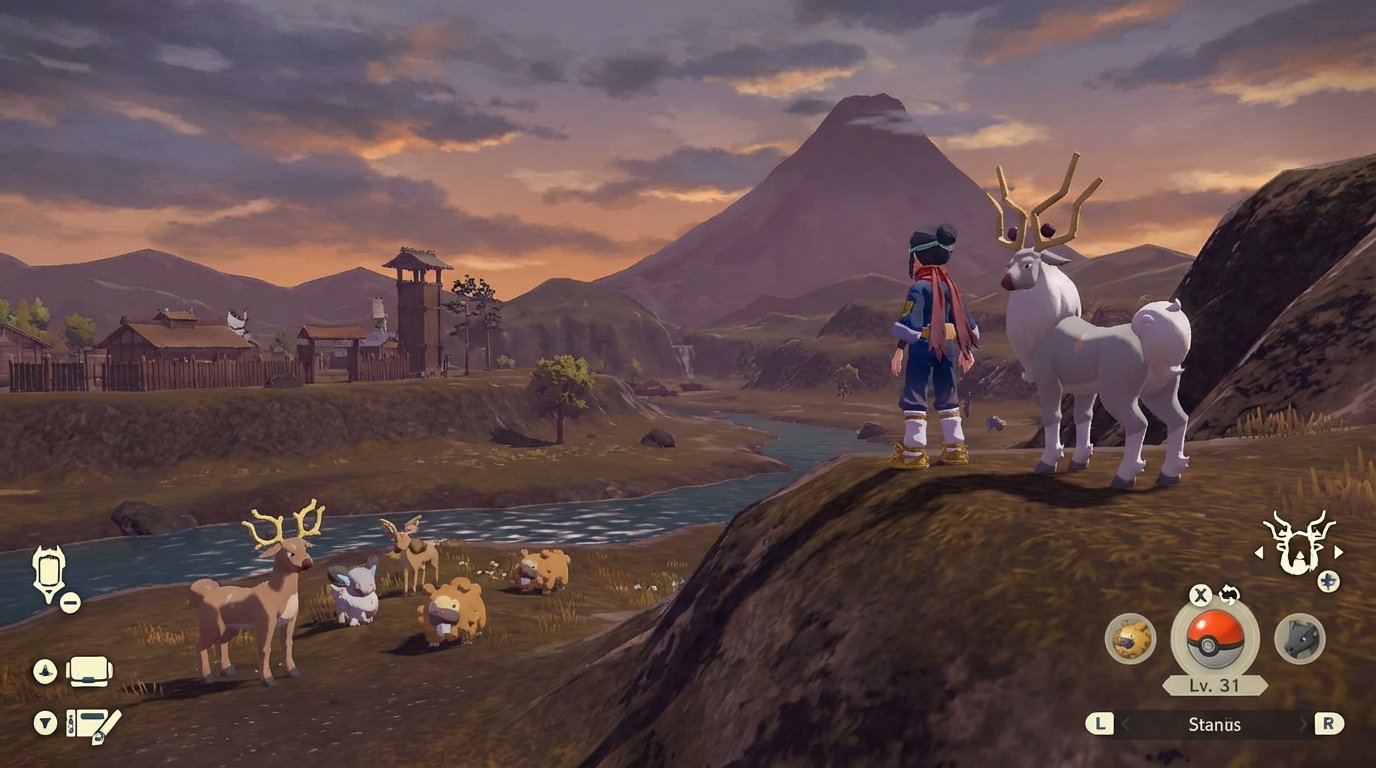Open the mount plus selector

(1329, 580)
